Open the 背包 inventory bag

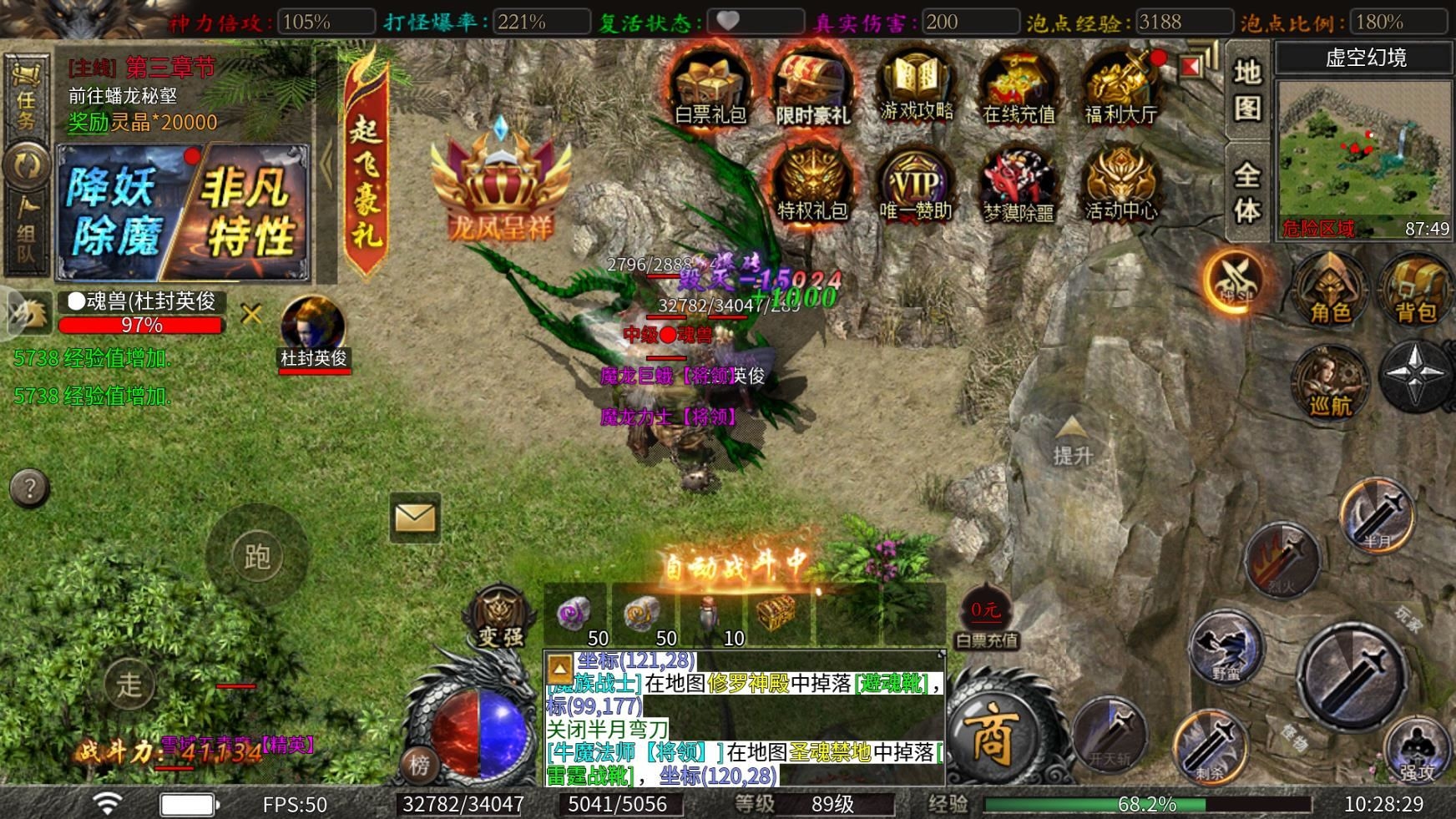(1416, 288)
